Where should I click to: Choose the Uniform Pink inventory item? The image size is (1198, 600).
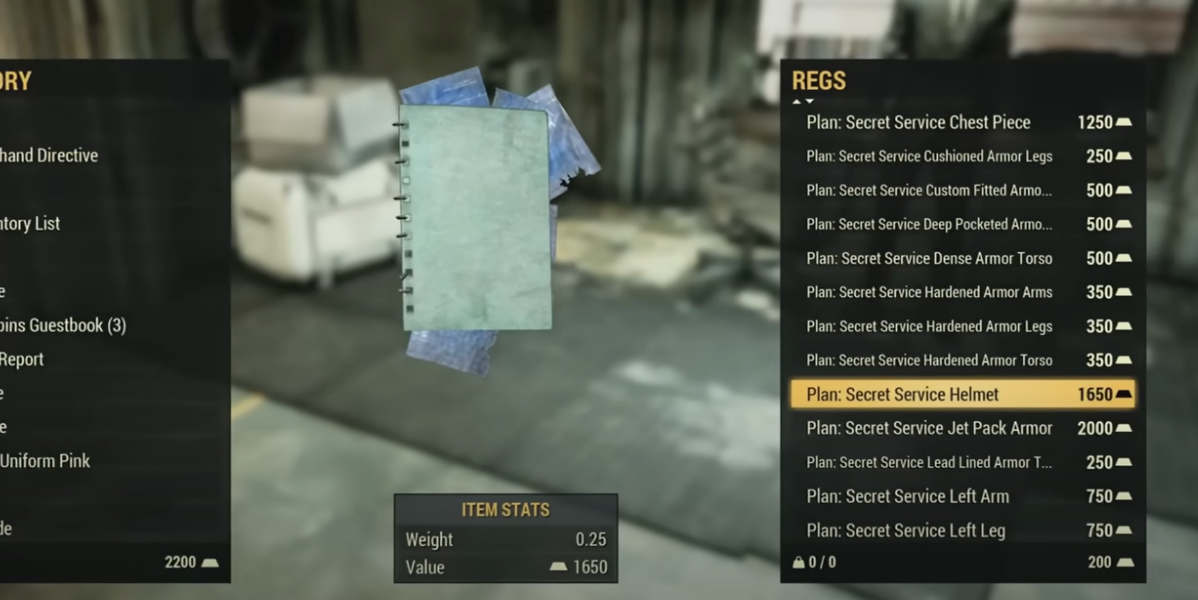pyautogui.click(x=45, y=462)
